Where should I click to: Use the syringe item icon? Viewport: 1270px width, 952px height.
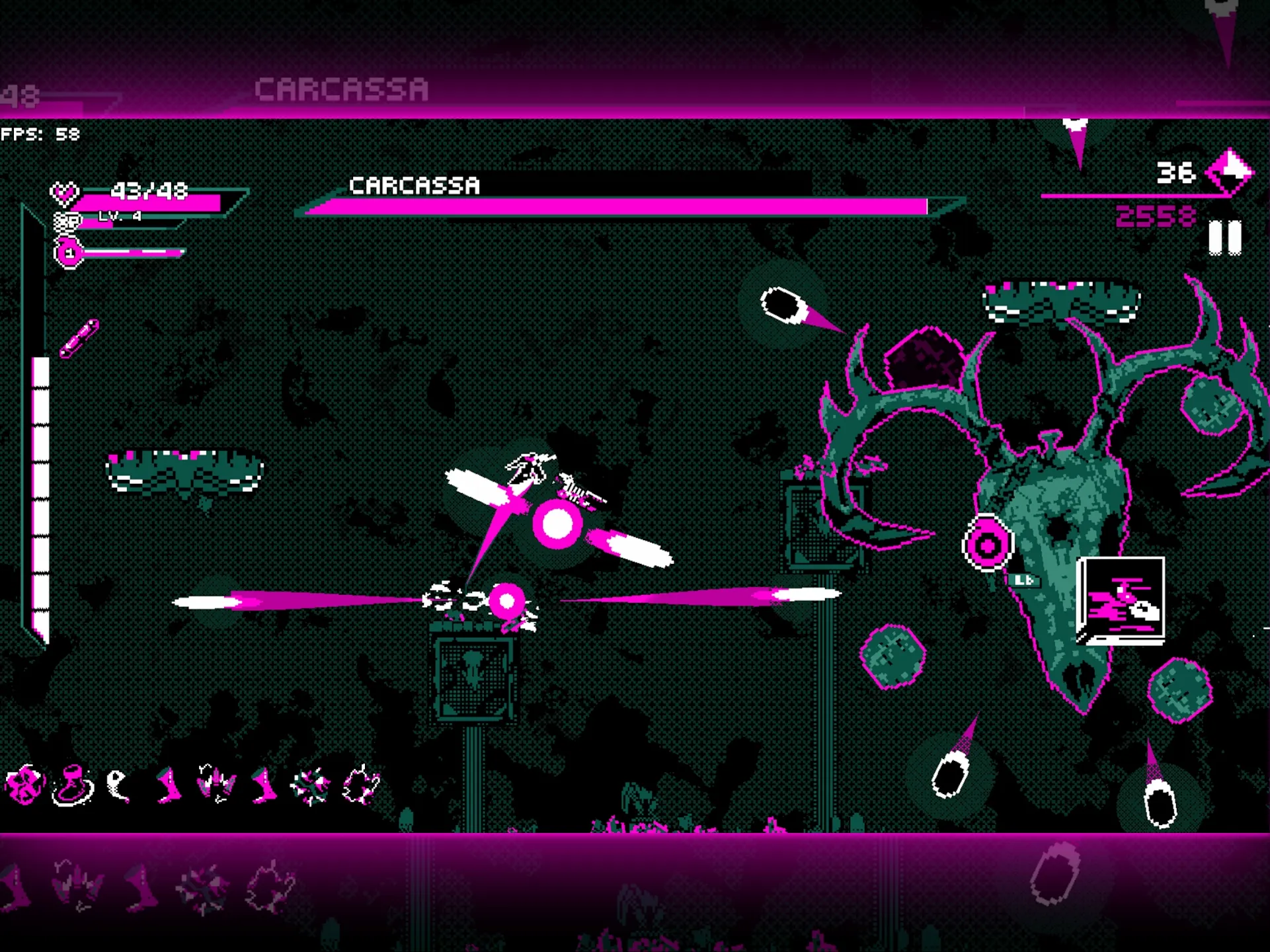[x=79, y=338]
